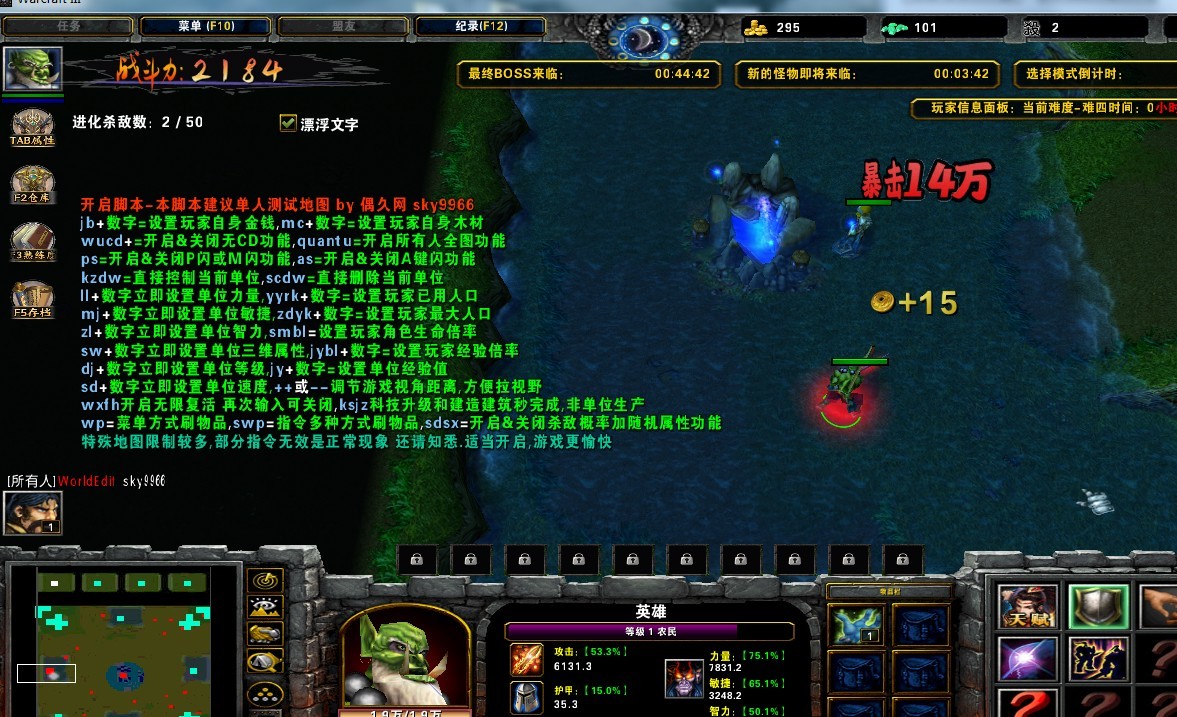Click the F5存档 save icon
This screenshot has width=1177, height=717.
[x=32, y=298]
